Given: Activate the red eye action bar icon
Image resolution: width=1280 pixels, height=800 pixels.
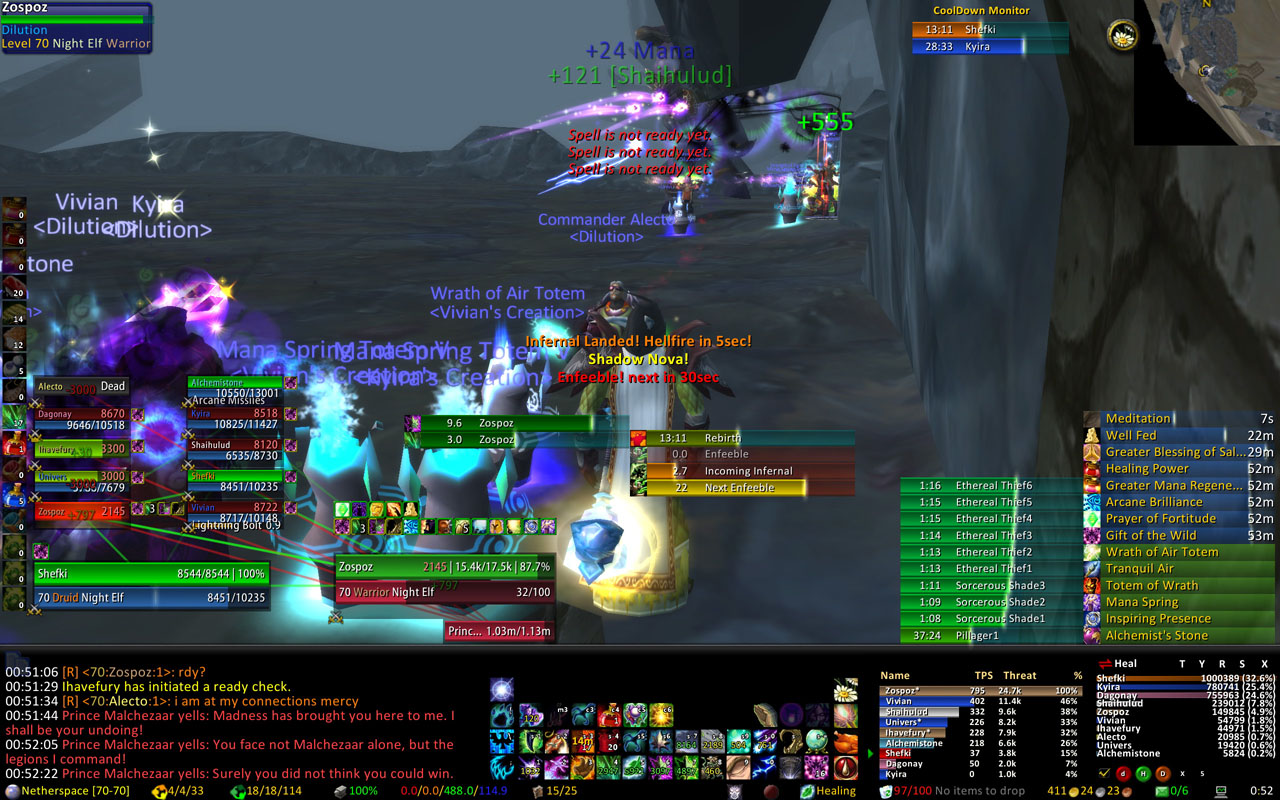Looking at the screenshot, I should point(846,768).
